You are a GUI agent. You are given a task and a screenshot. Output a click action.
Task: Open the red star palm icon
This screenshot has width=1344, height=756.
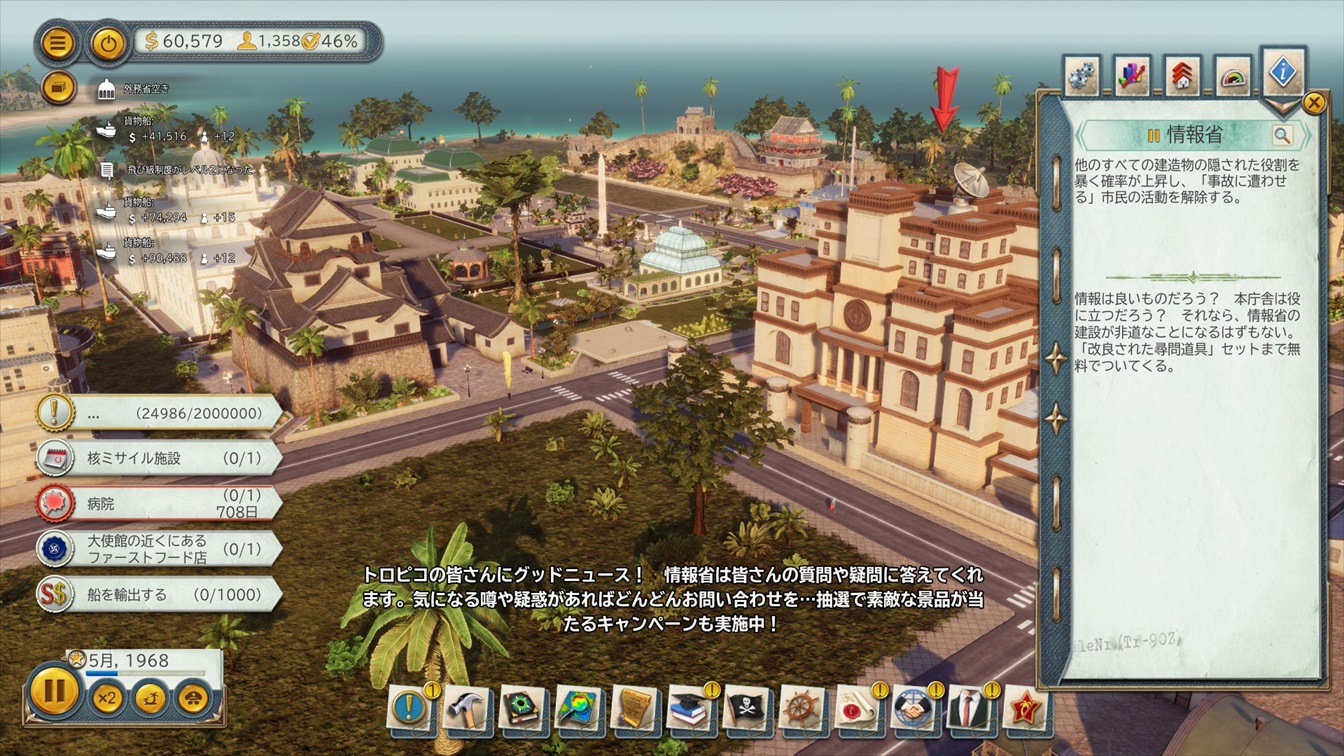(x=1025, y=708)
